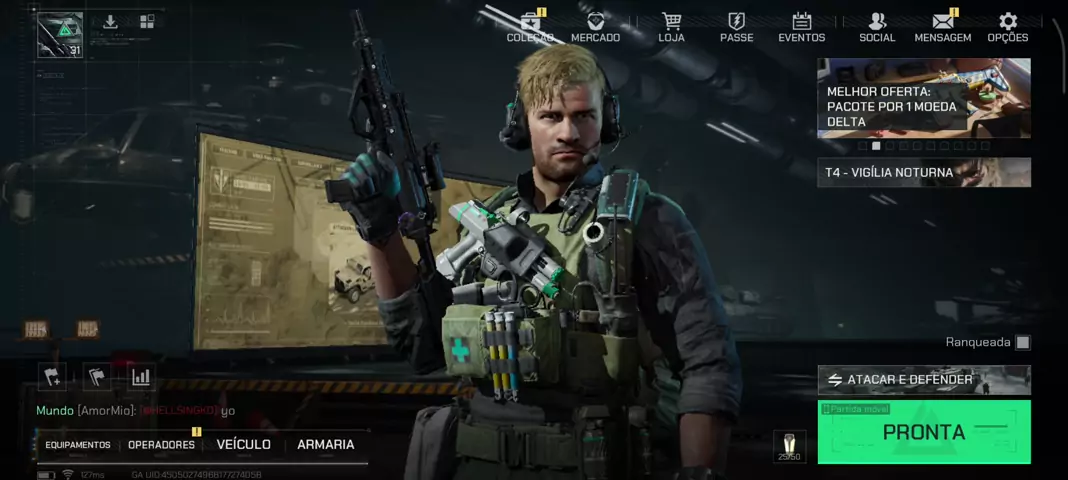Open the Coleção menu

(x=530, y=27)
